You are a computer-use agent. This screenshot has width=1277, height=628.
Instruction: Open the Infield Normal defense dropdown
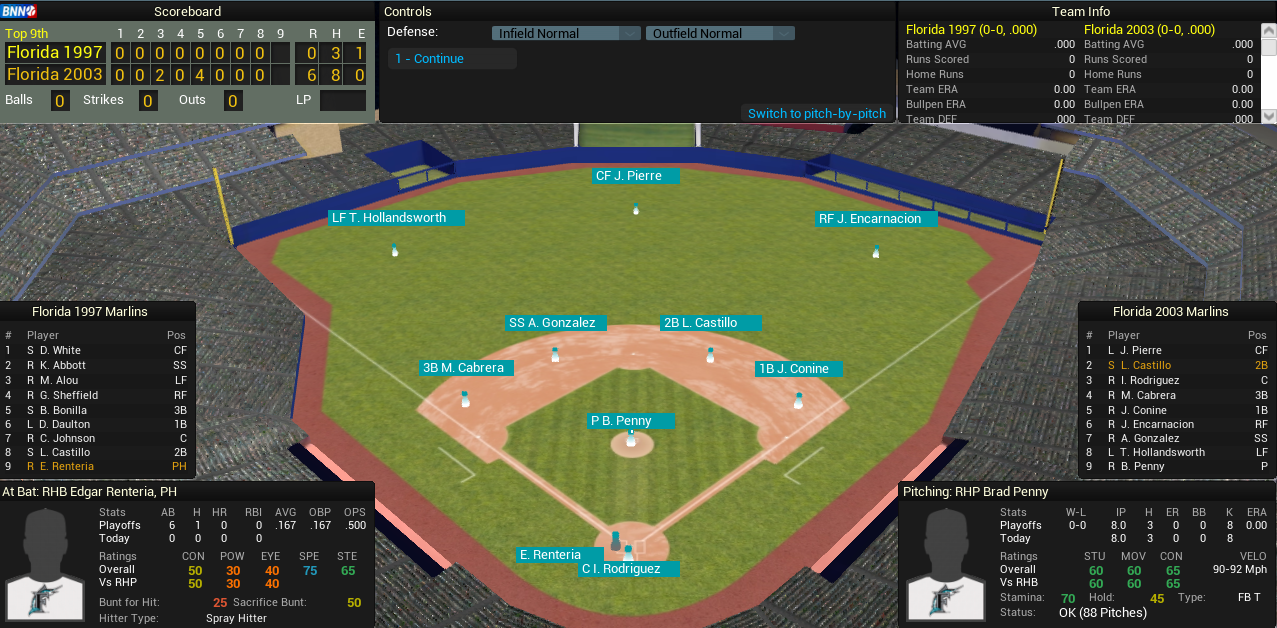click(x=566, y=33)
